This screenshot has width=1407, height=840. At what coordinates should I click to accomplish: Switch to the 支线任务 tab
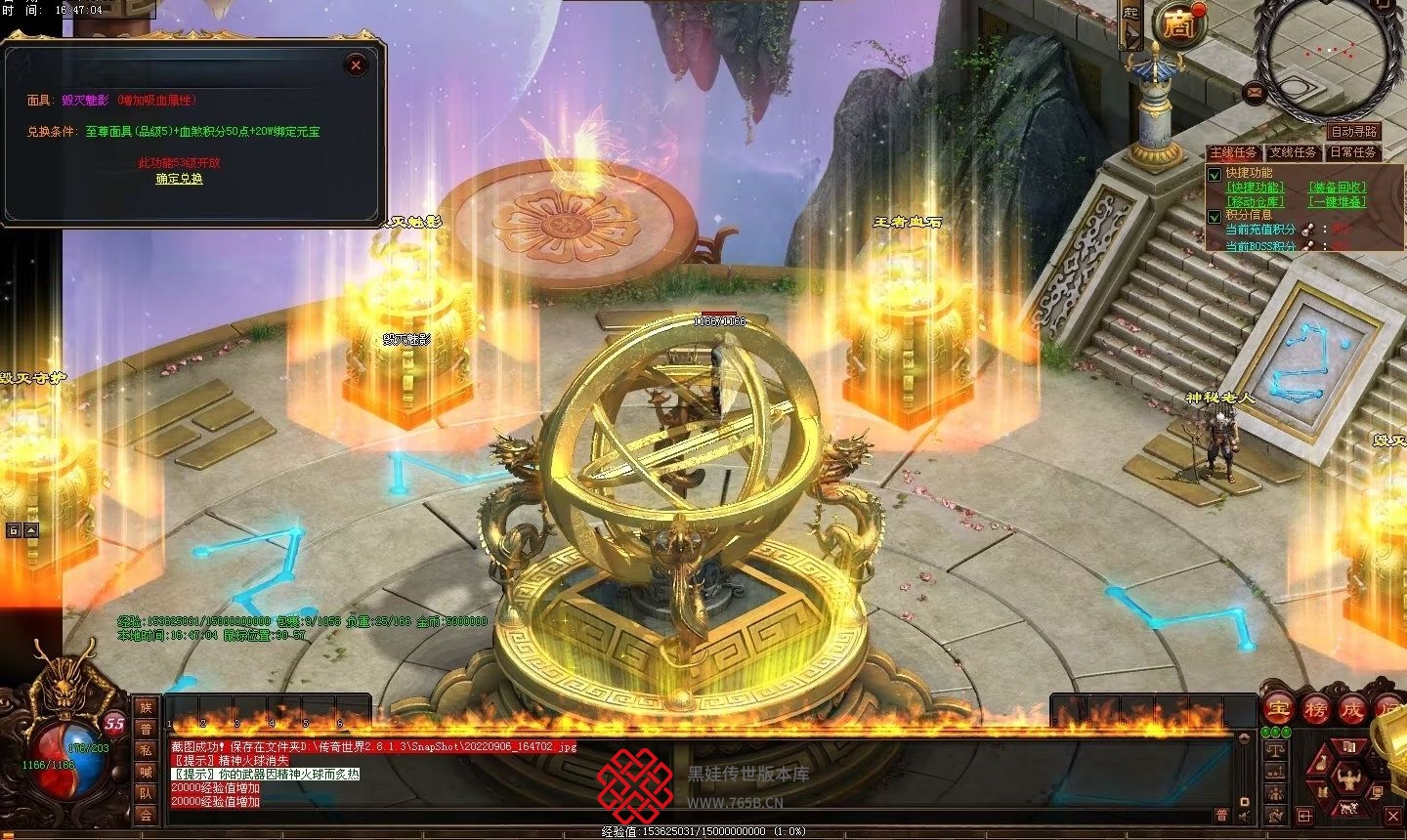click(x=1293, y=152)
